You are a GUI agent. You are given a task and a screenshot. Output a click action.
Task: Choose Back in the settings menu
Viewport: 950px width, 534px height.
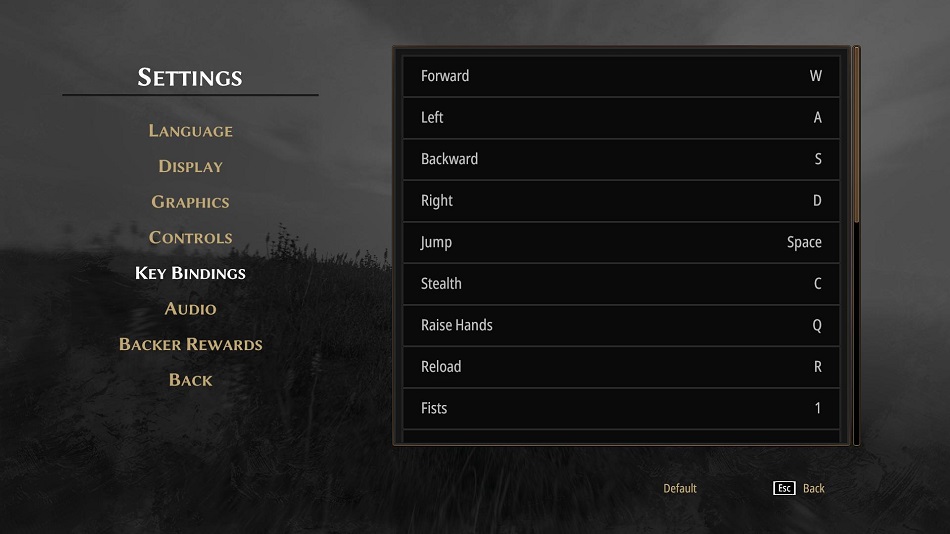(x=190, y=380)
